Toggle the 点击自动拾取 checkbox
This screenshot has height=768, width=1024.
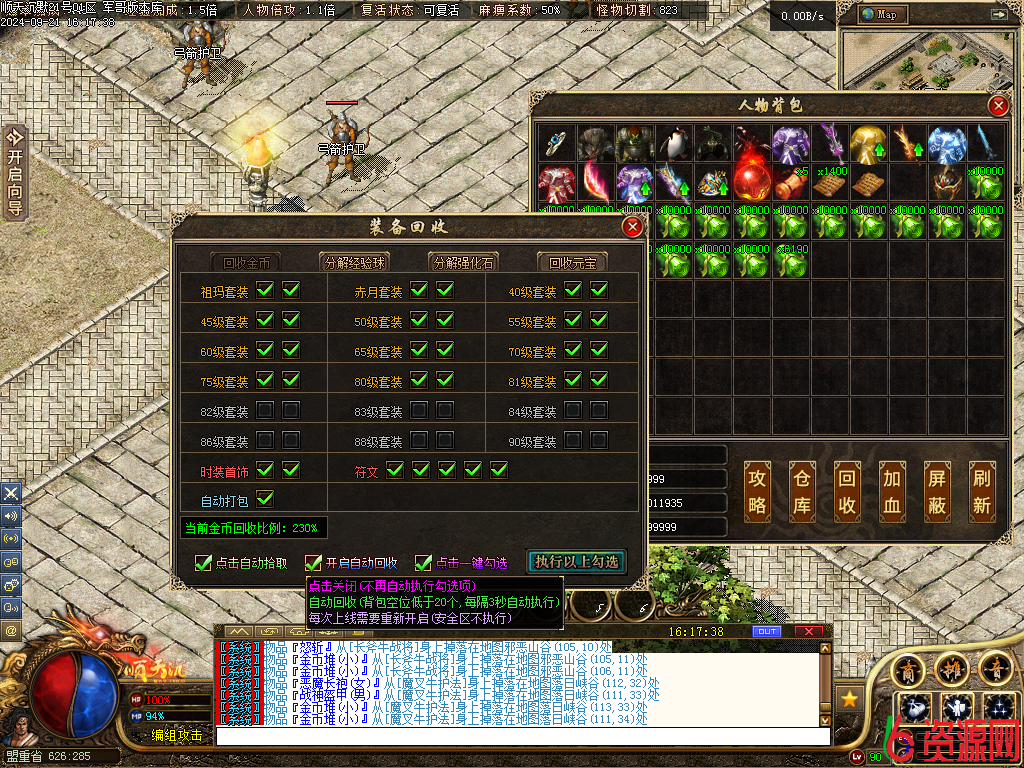(x=204, y=563)
